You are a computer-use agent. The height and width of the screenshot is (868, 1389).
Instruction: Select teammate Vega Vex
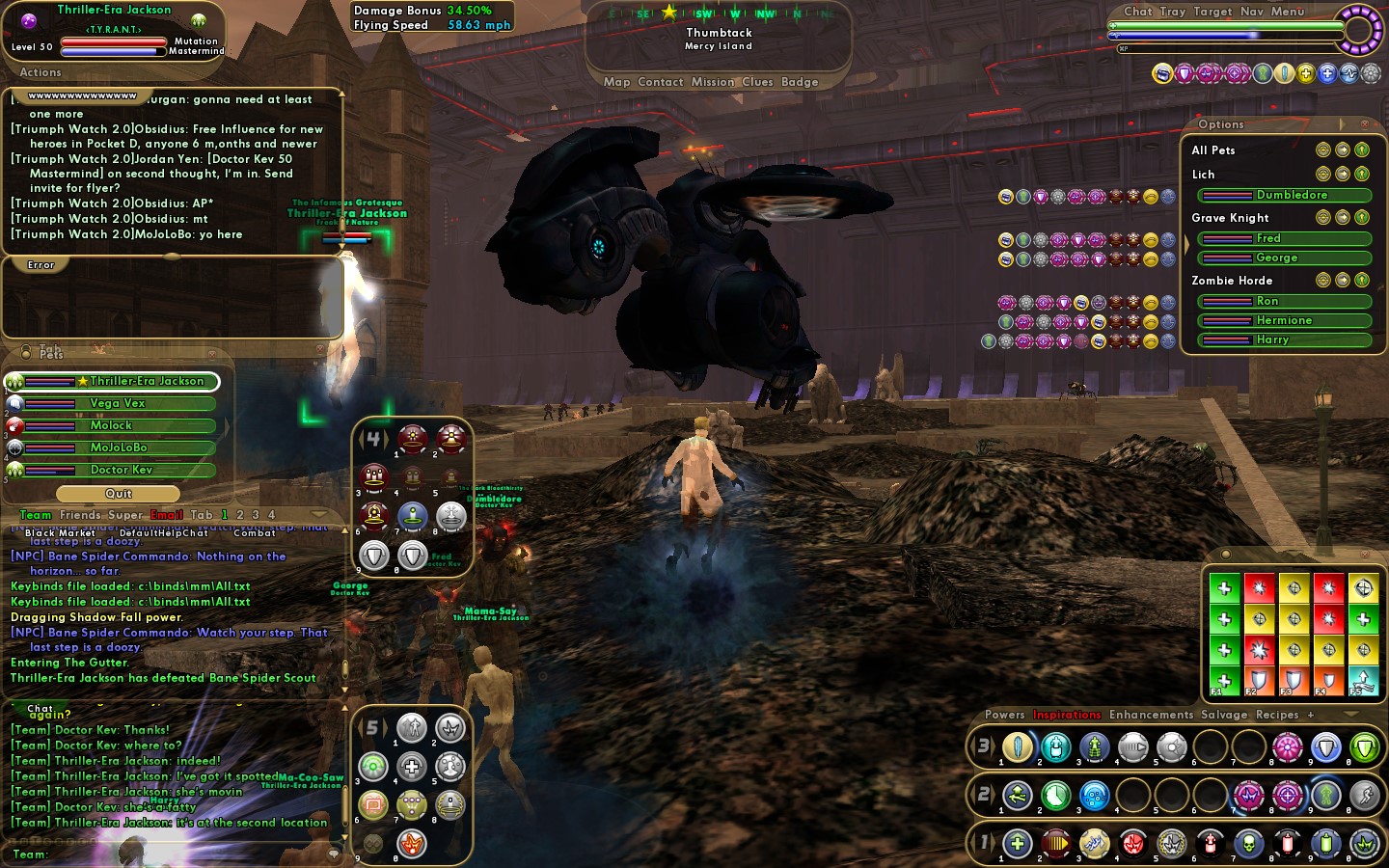pyautogui.click(x=118, y=403)
